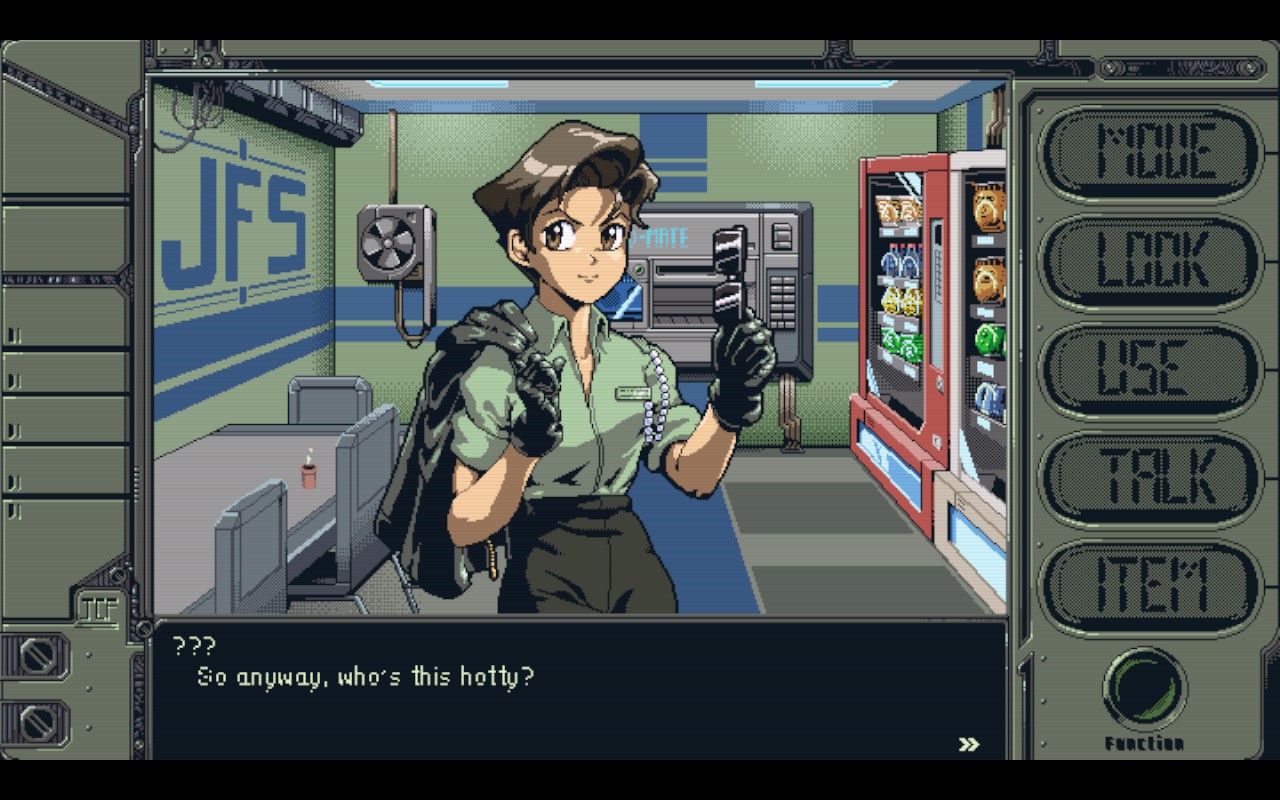
Task: Choose the LOOK command
Action: [1150, 261]
